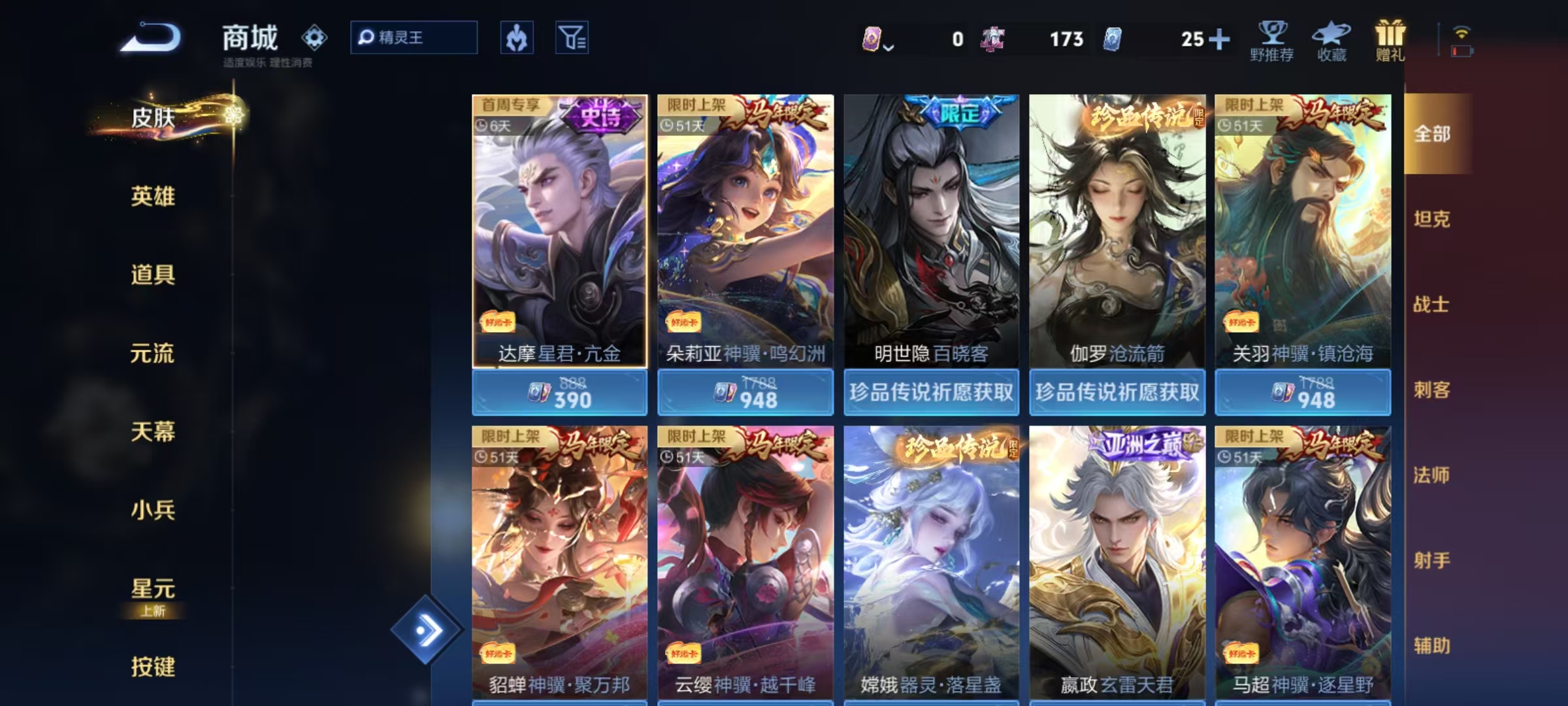Click the plus icon to add 点券

pyautogui.click(x=1220, y=39)
